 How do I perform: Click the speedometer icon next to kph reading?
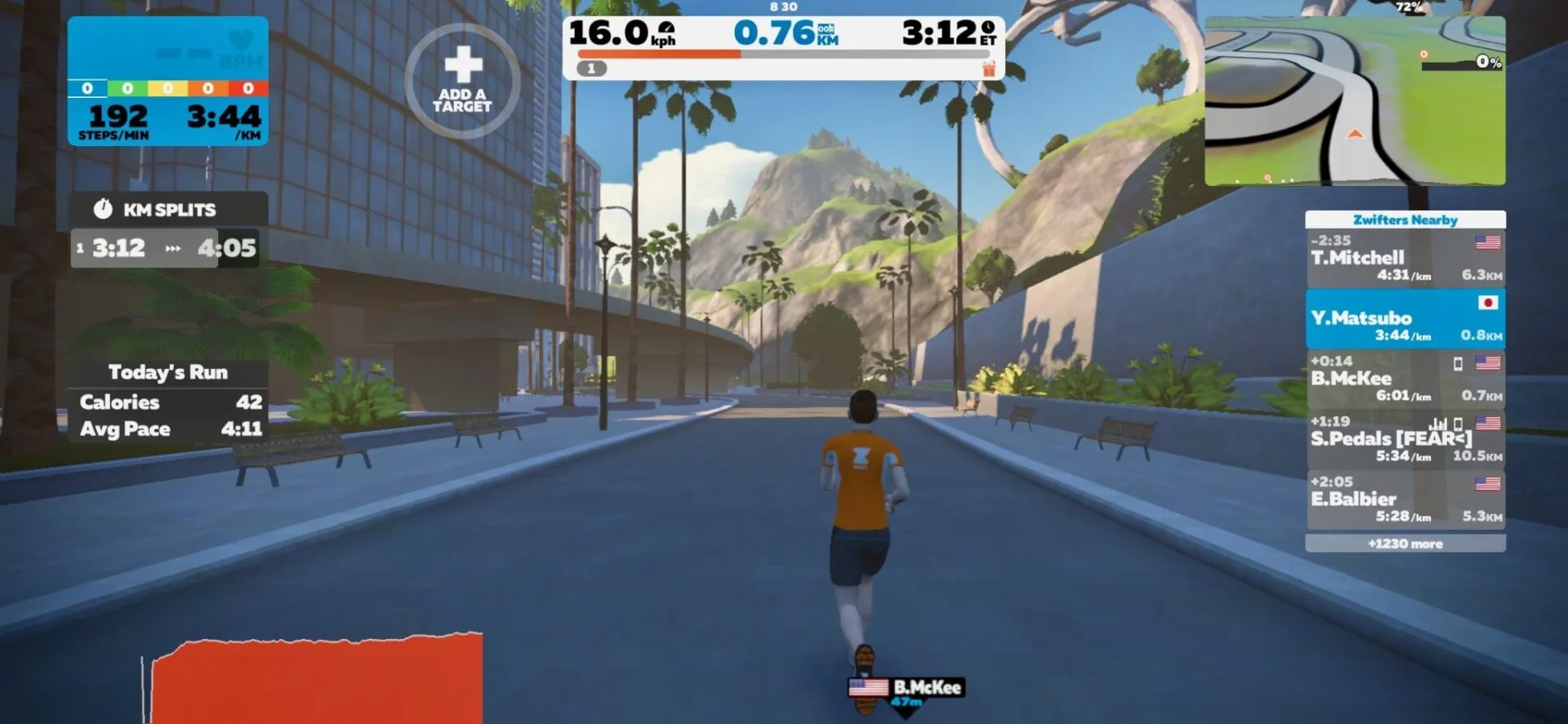(x=665, y=26)
